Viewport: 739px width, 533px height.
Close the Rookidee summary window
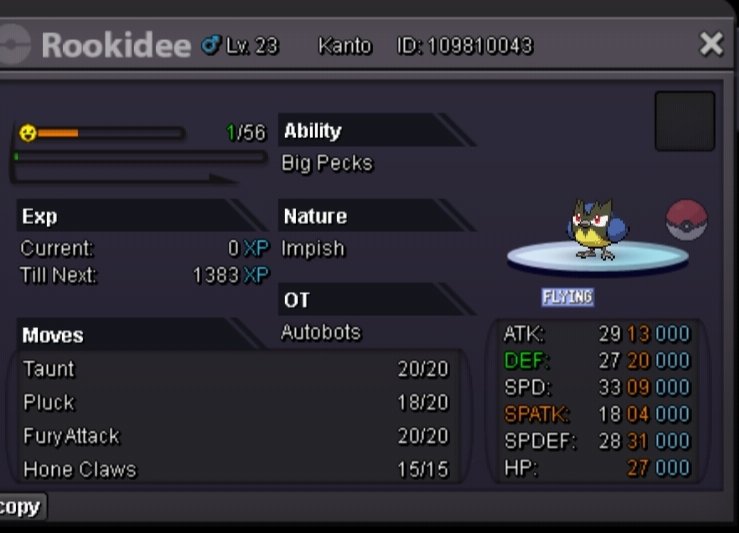(711, 44)
